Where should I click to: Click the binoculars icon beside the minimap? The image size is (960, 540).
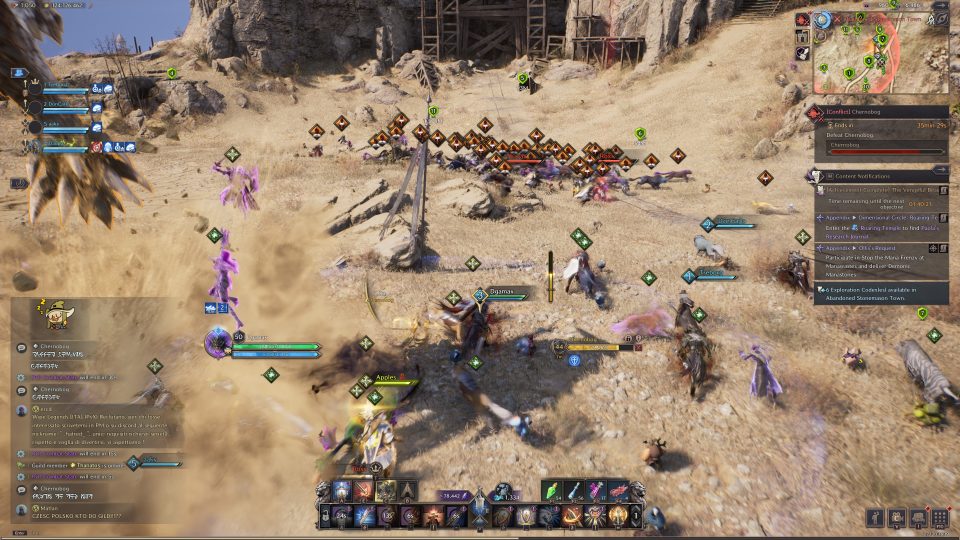coord(802,52)
